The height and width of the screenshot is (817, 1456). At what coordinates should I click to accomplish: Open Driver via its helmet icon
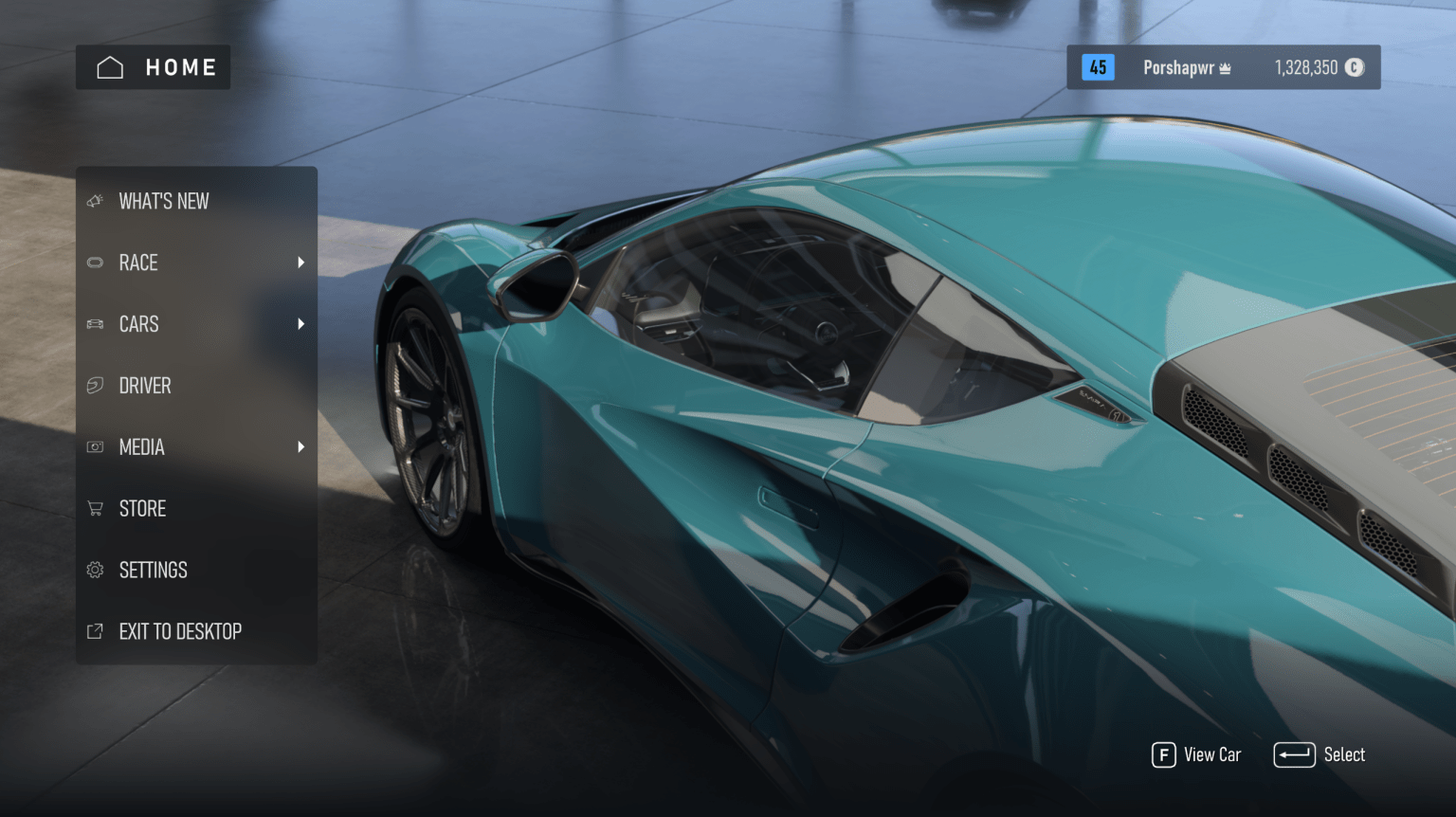pyautogui.click(x=95, y=385)
